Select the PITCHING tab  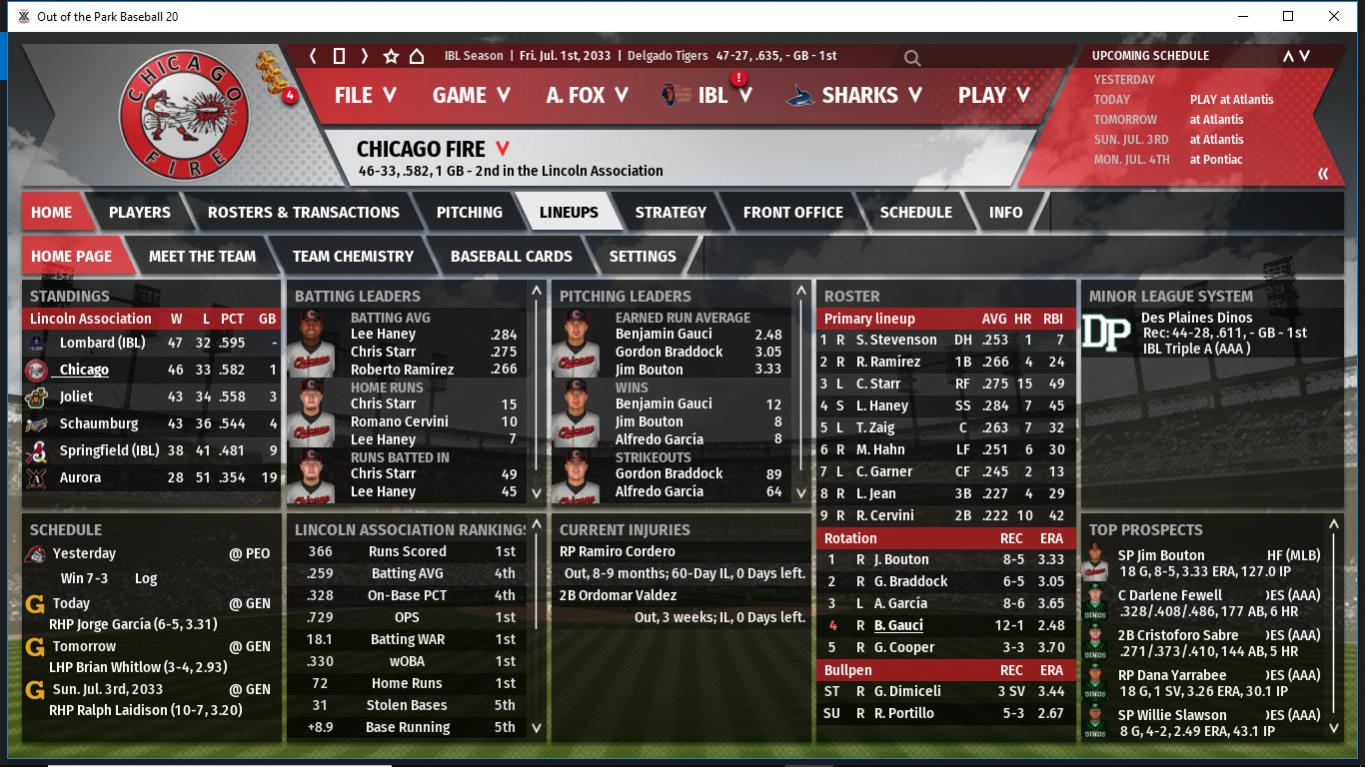coord(469,212)
